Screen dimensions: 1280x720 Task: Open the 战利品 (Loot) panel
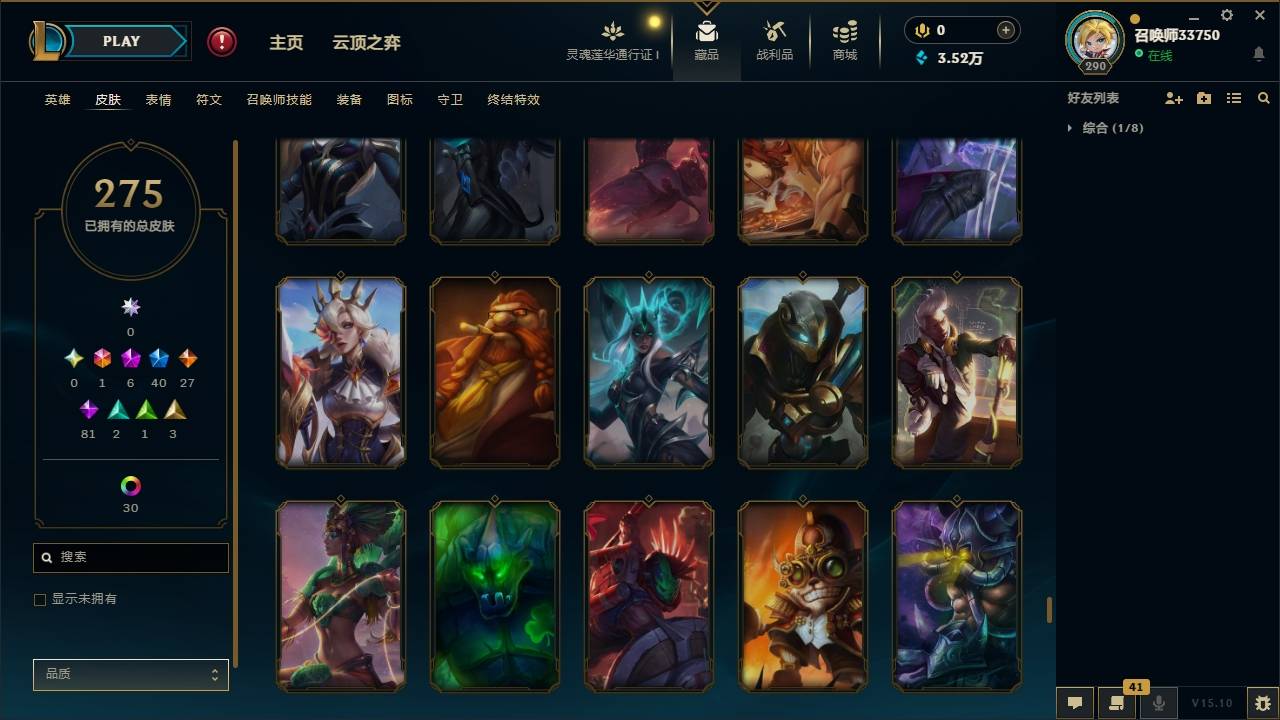(x=775, y=40)
